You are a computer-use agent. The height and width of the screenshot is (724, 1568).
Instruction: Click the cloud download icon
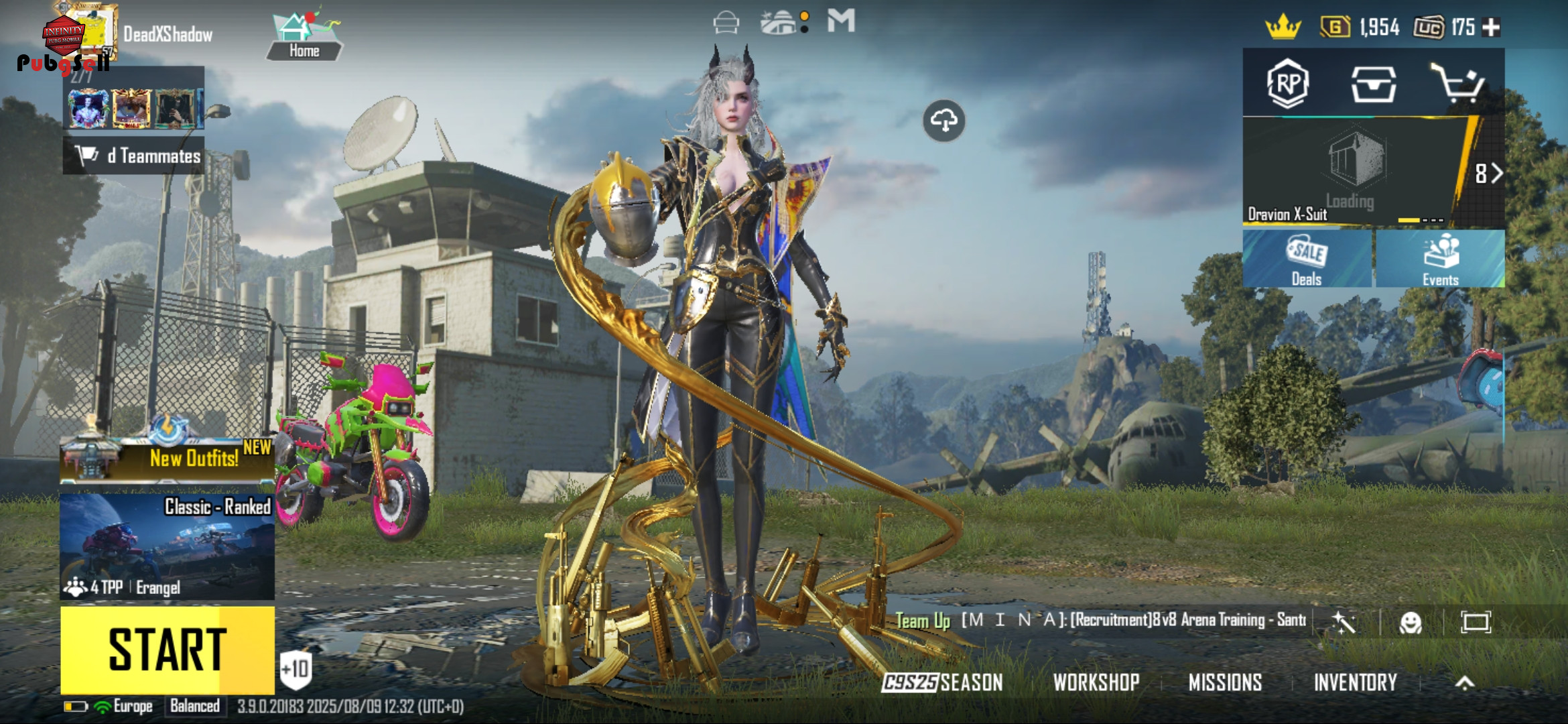click(x=943, y=121)
